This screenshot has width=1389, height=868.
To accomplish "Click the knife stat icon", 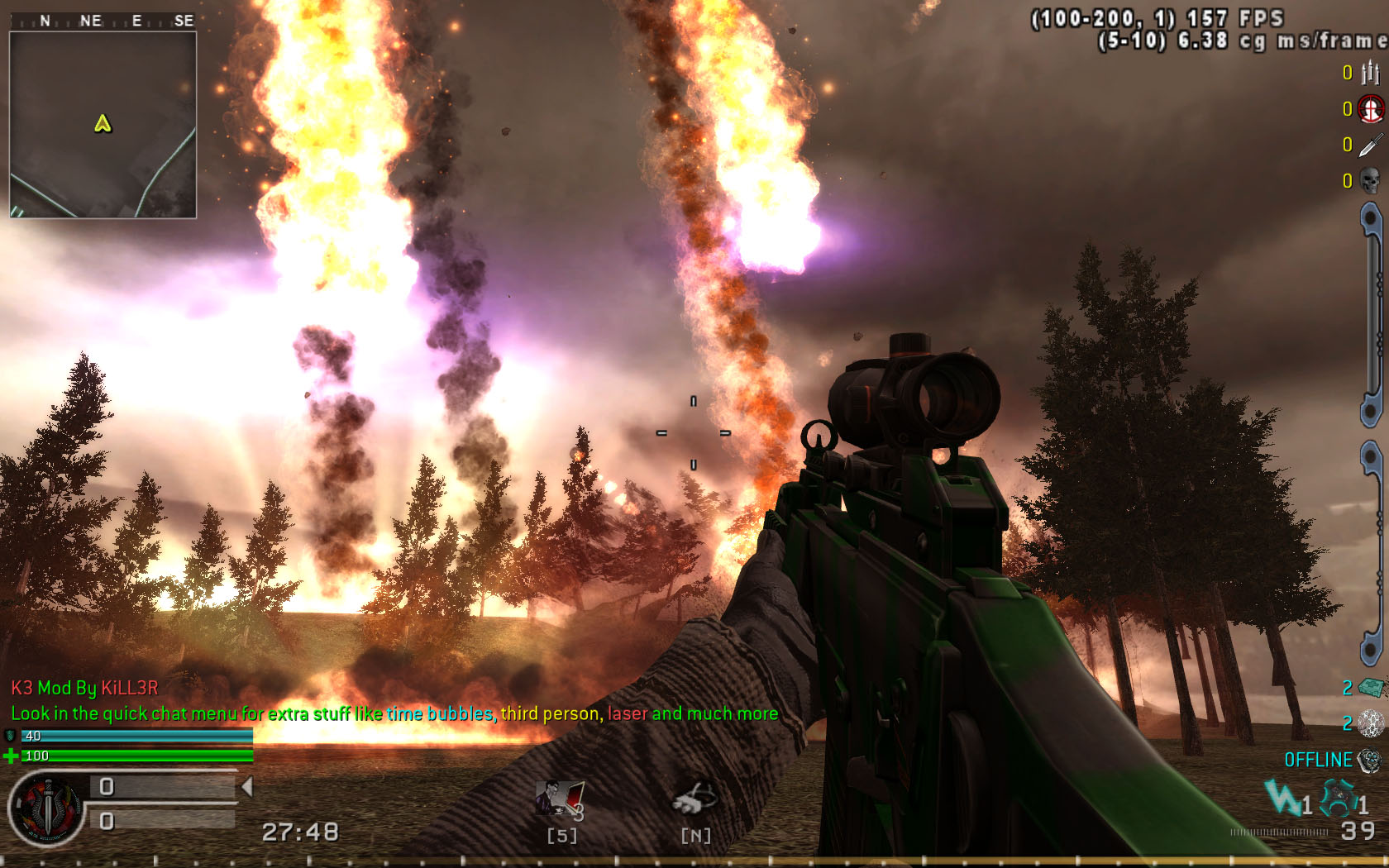I will tap(1370, 145).
